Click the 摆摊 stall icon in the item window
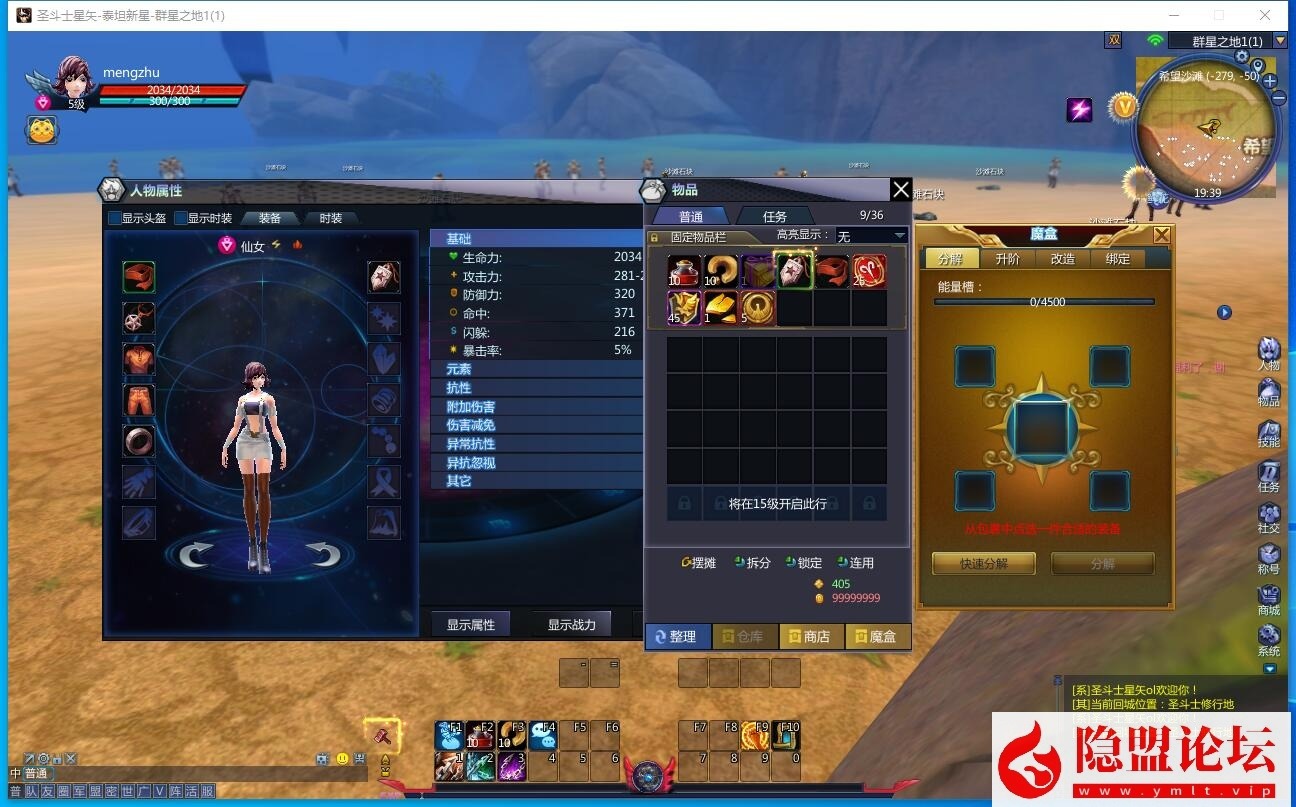The width and height of the screenshot is (1296, 807). (x=697, y=562)
